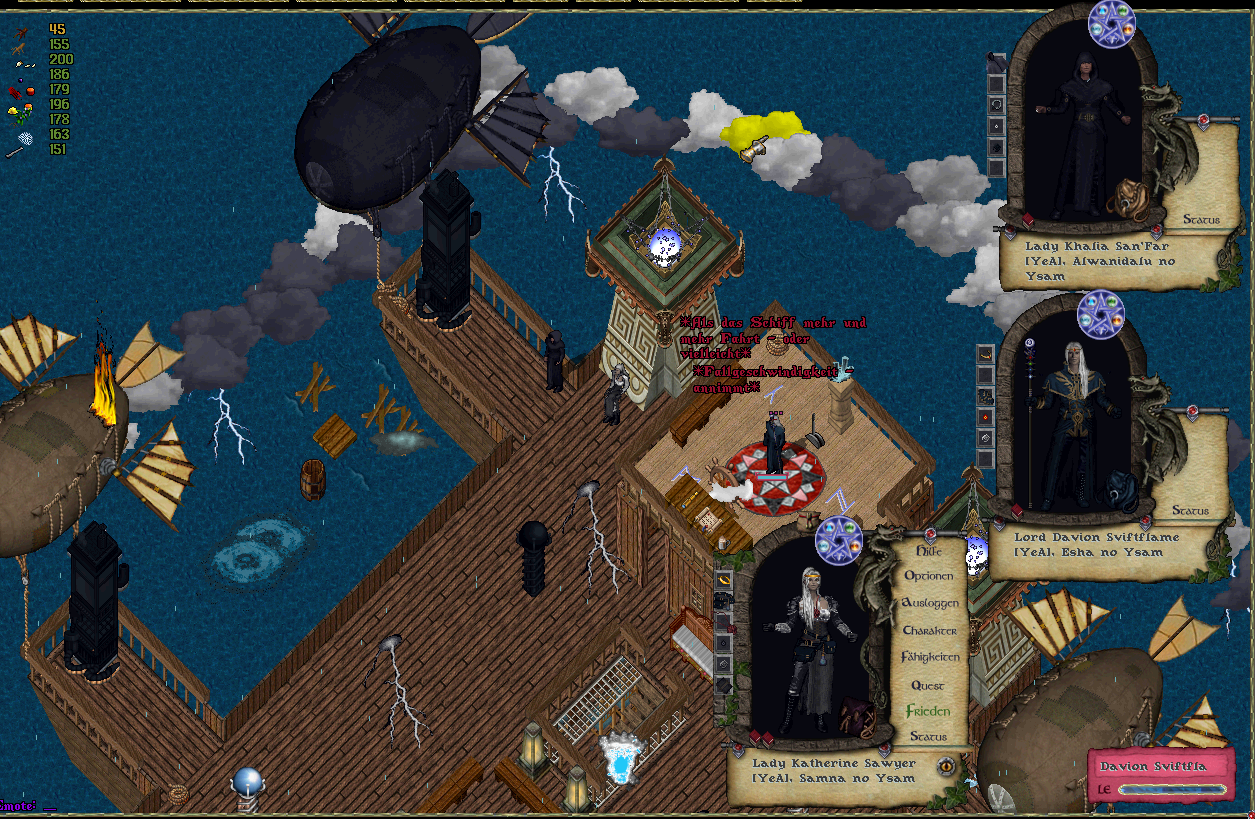Open the Charakter sheet
This screenshot has height=819, width=1255.
[x=930, y=630]
